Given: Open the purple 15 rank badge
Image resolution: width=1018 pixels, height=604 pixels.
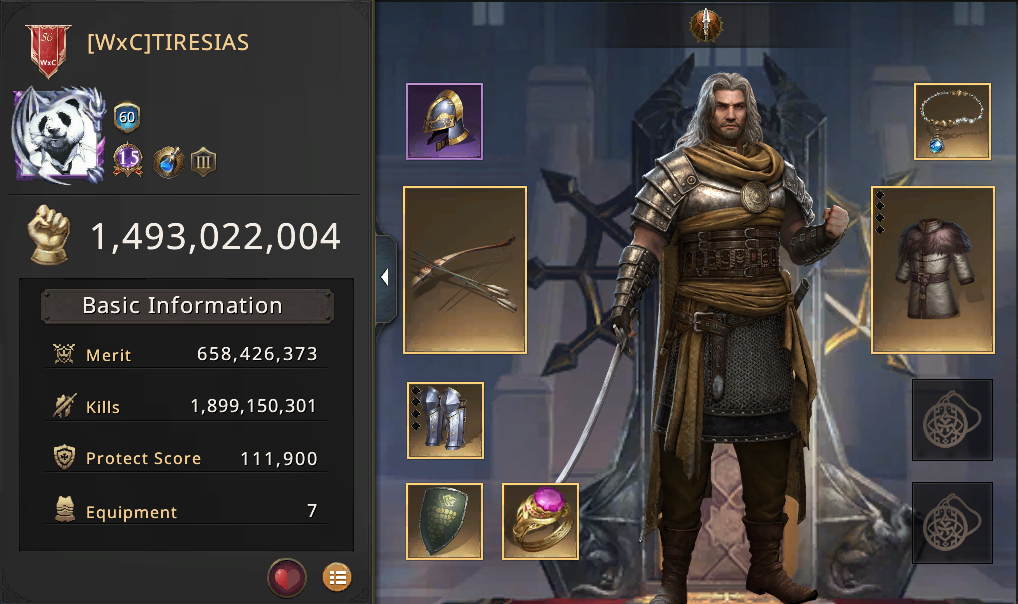Looking at the screenshot, I should 127,159.
